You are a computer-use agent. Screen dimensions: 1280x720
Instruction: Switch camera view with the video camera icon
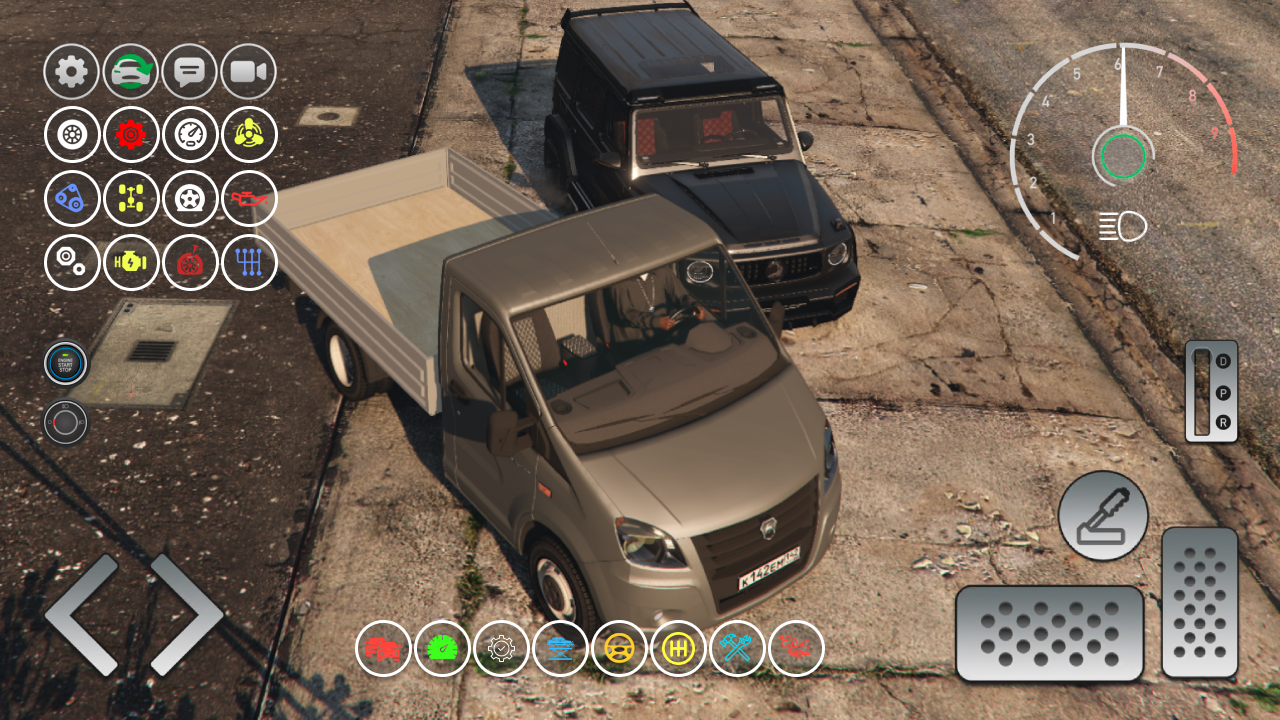[249, 71]
